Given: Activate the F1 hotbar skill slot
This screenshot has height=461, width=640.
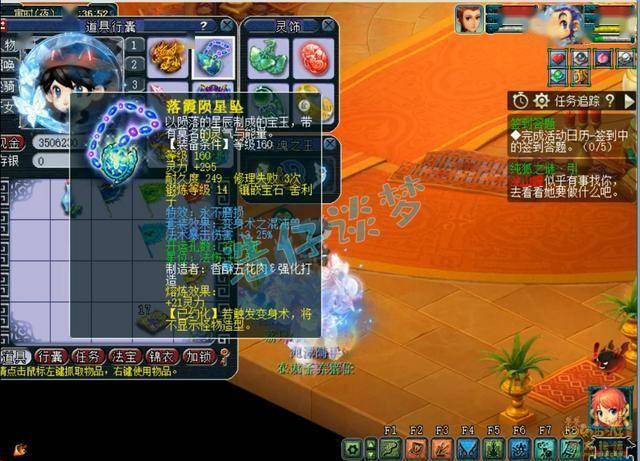Looking at the screenshot, I should click(x=391, y=447).
